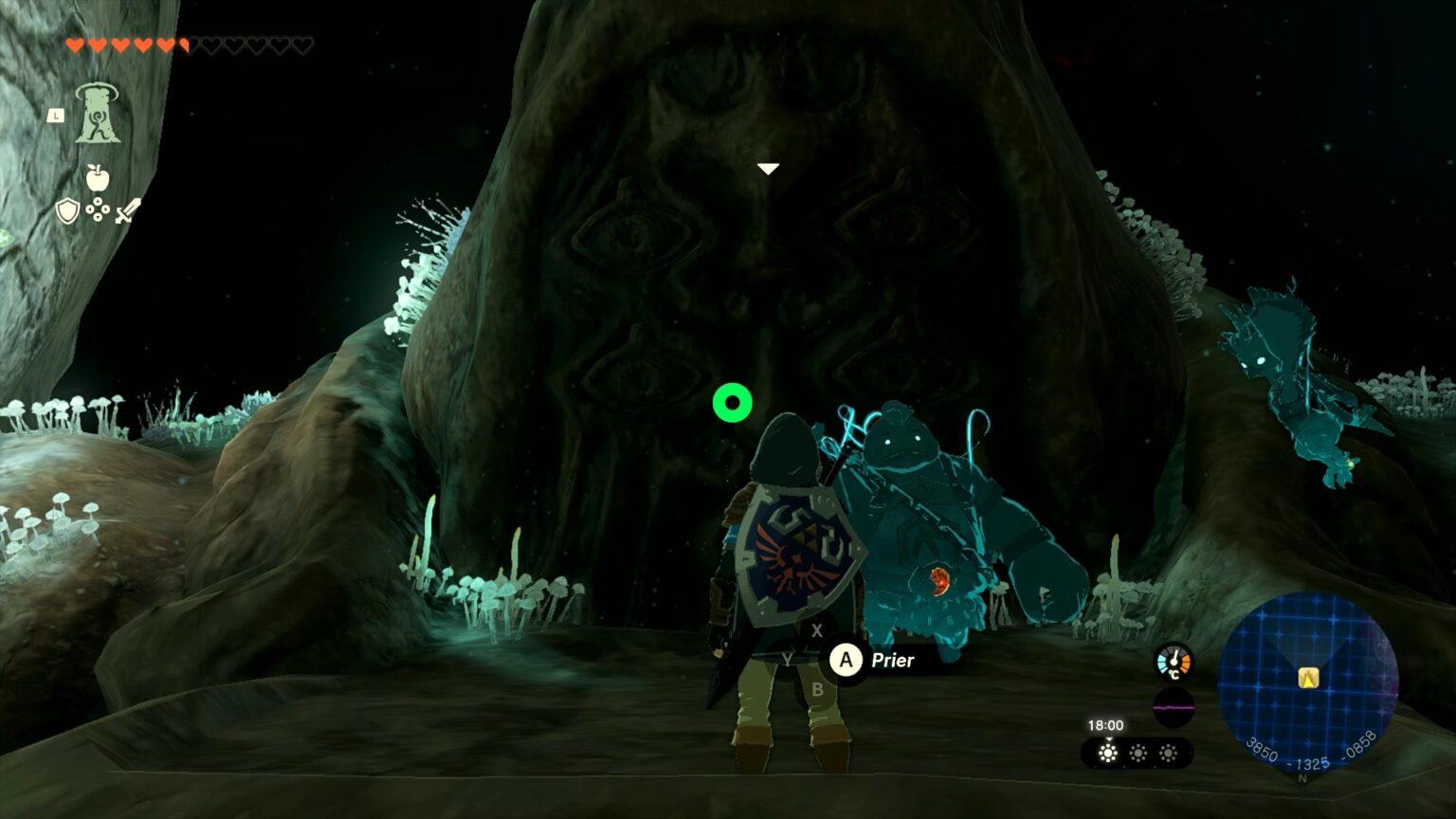
Task: Click the purple noise meter circle
Action: click(1174, 707)
